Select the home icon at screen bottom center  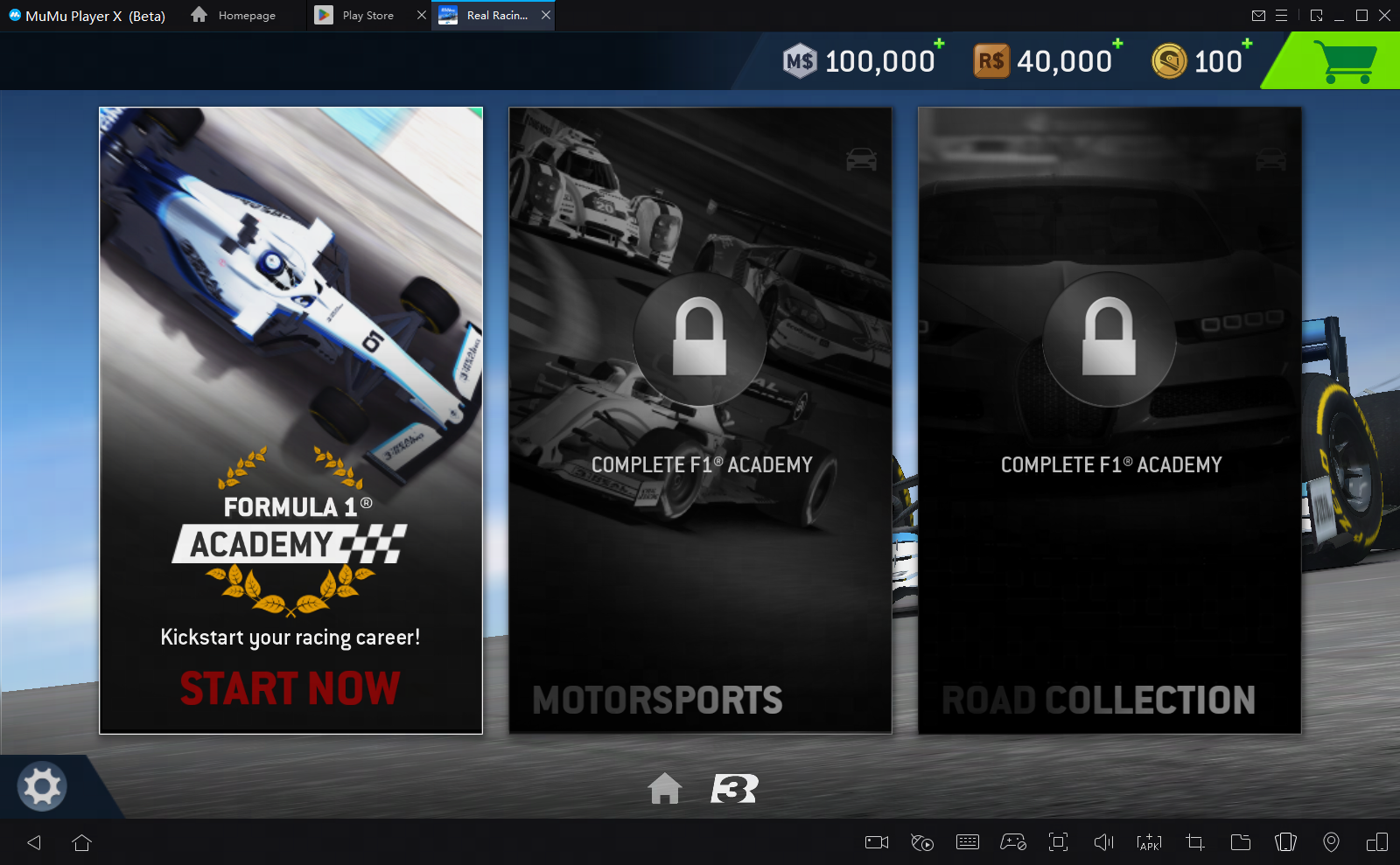pos(667,789)
